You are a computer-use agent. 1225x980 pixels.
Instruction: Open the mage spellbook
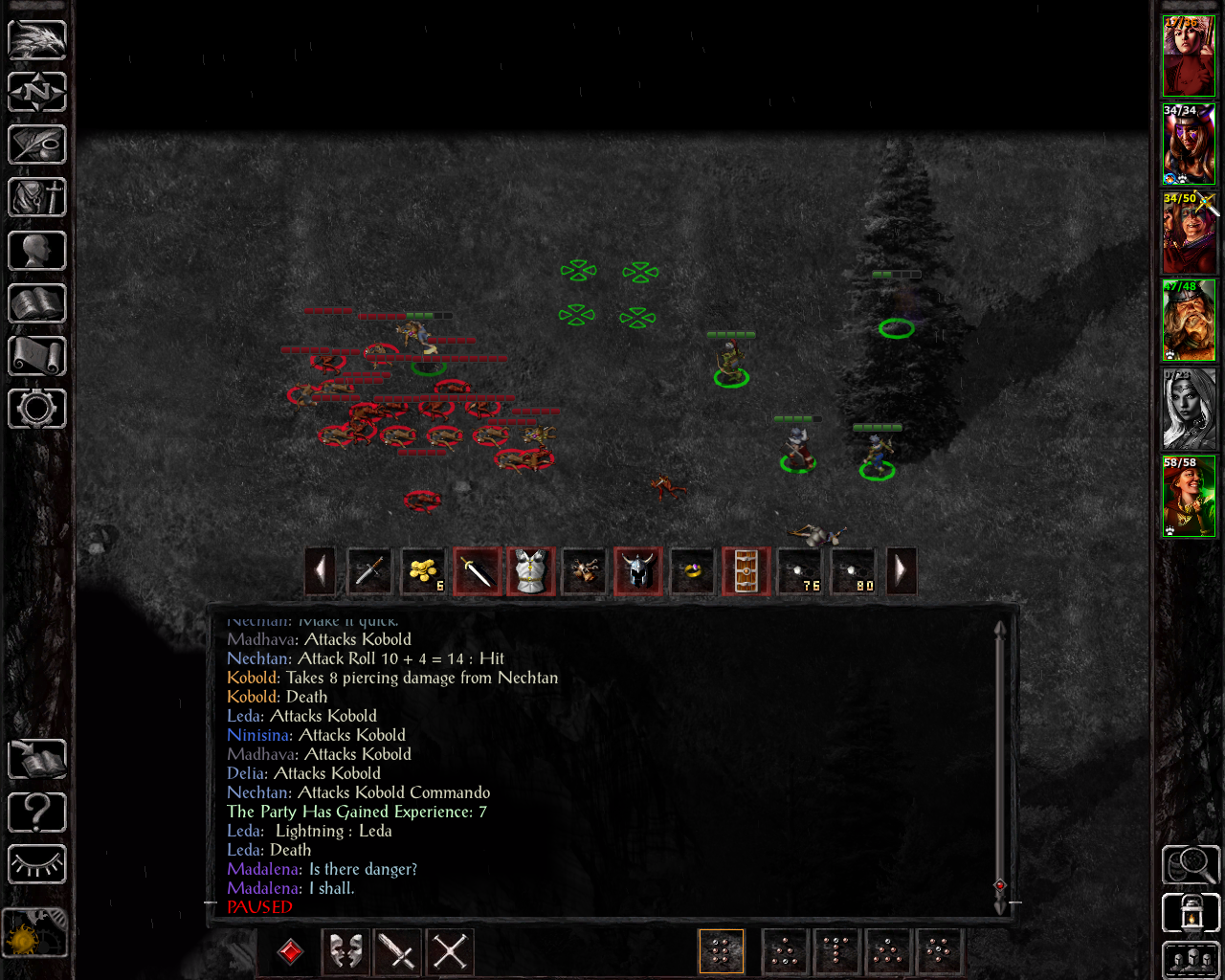point(37,303)
